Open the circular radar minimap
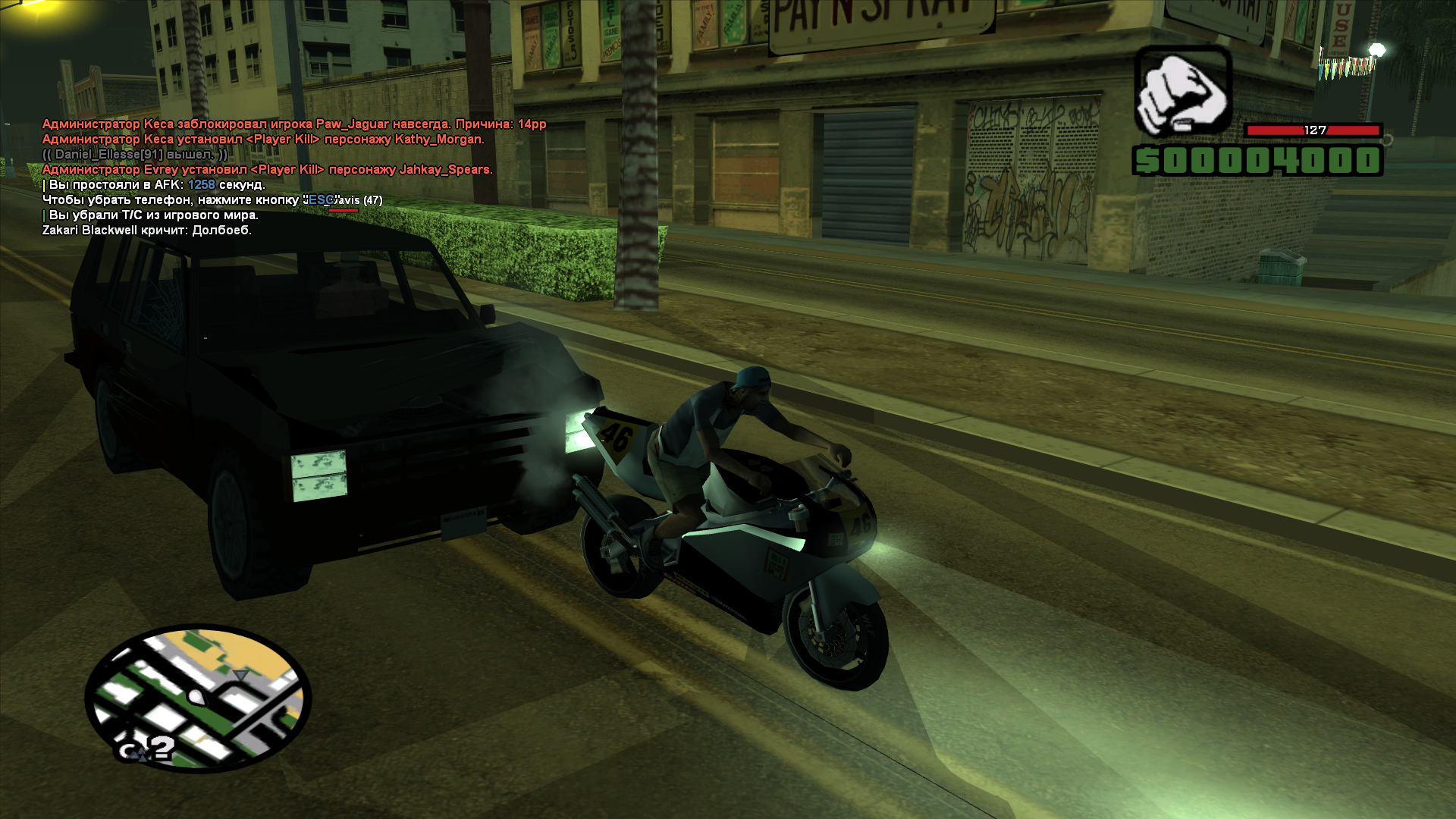Image resolution: width=1456 pixels, height=819 pixels. [x=198, y=698]
